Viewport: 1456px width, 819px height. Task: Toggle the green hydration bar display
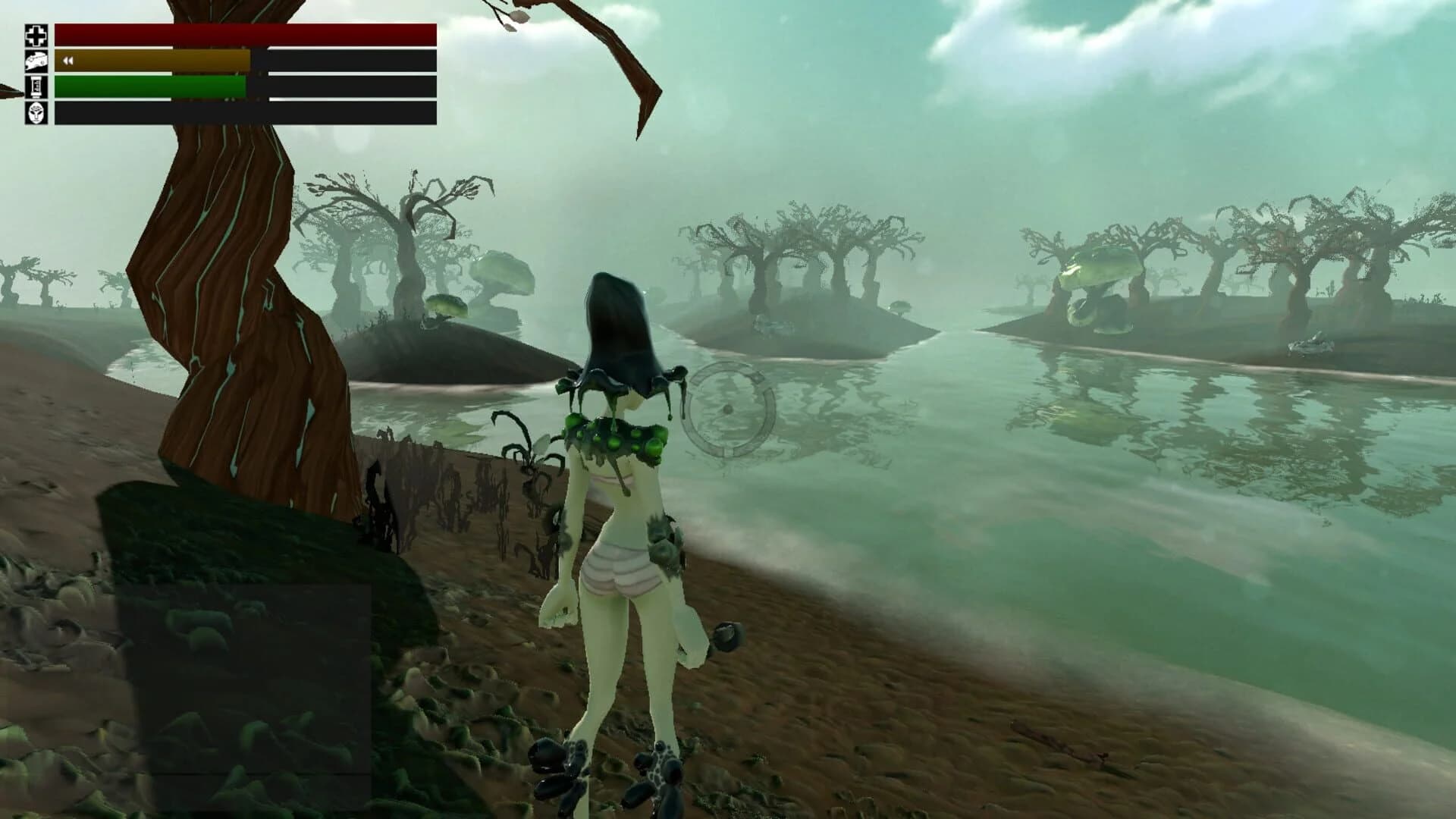152,86
